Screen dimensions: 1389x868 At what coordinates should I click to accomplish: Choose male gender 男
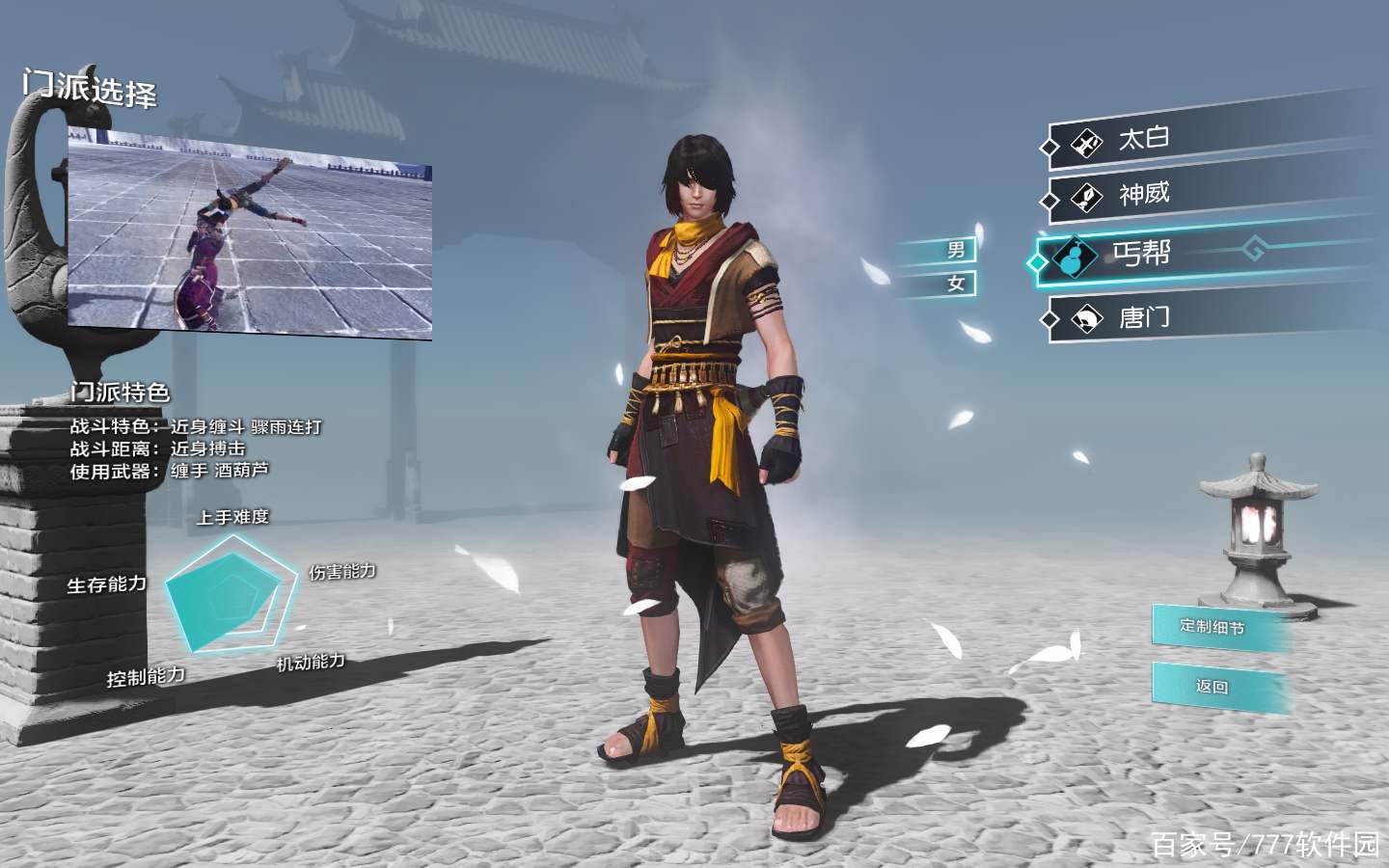[955, 251]
